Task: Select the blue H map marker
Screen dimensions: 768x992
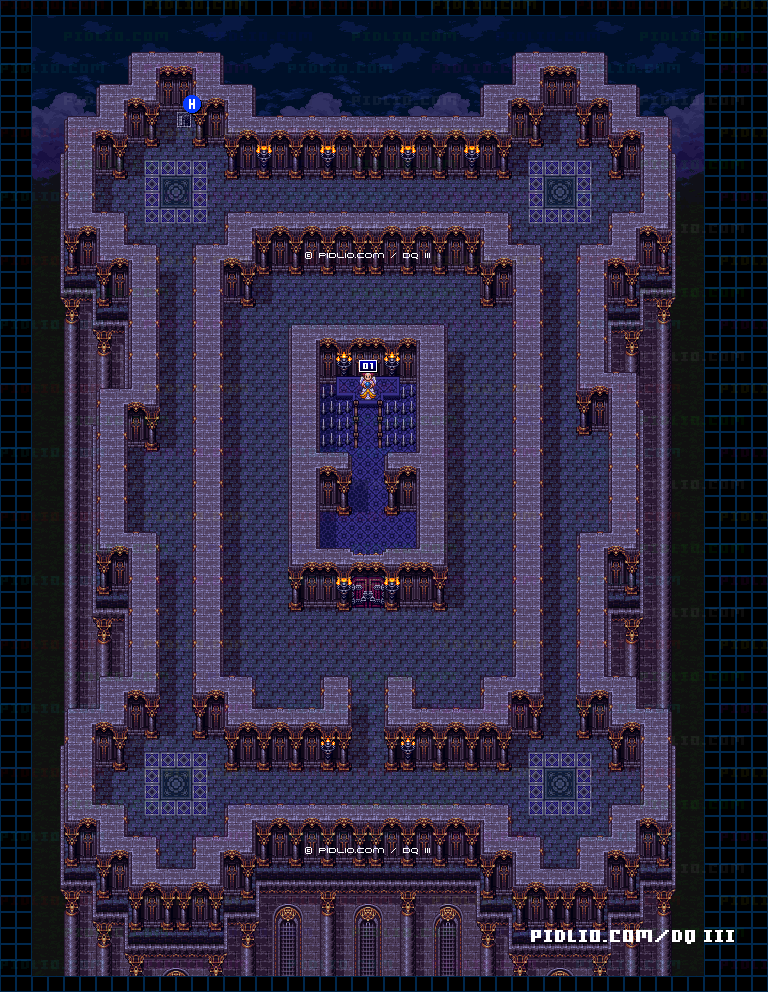Action: 193,103
